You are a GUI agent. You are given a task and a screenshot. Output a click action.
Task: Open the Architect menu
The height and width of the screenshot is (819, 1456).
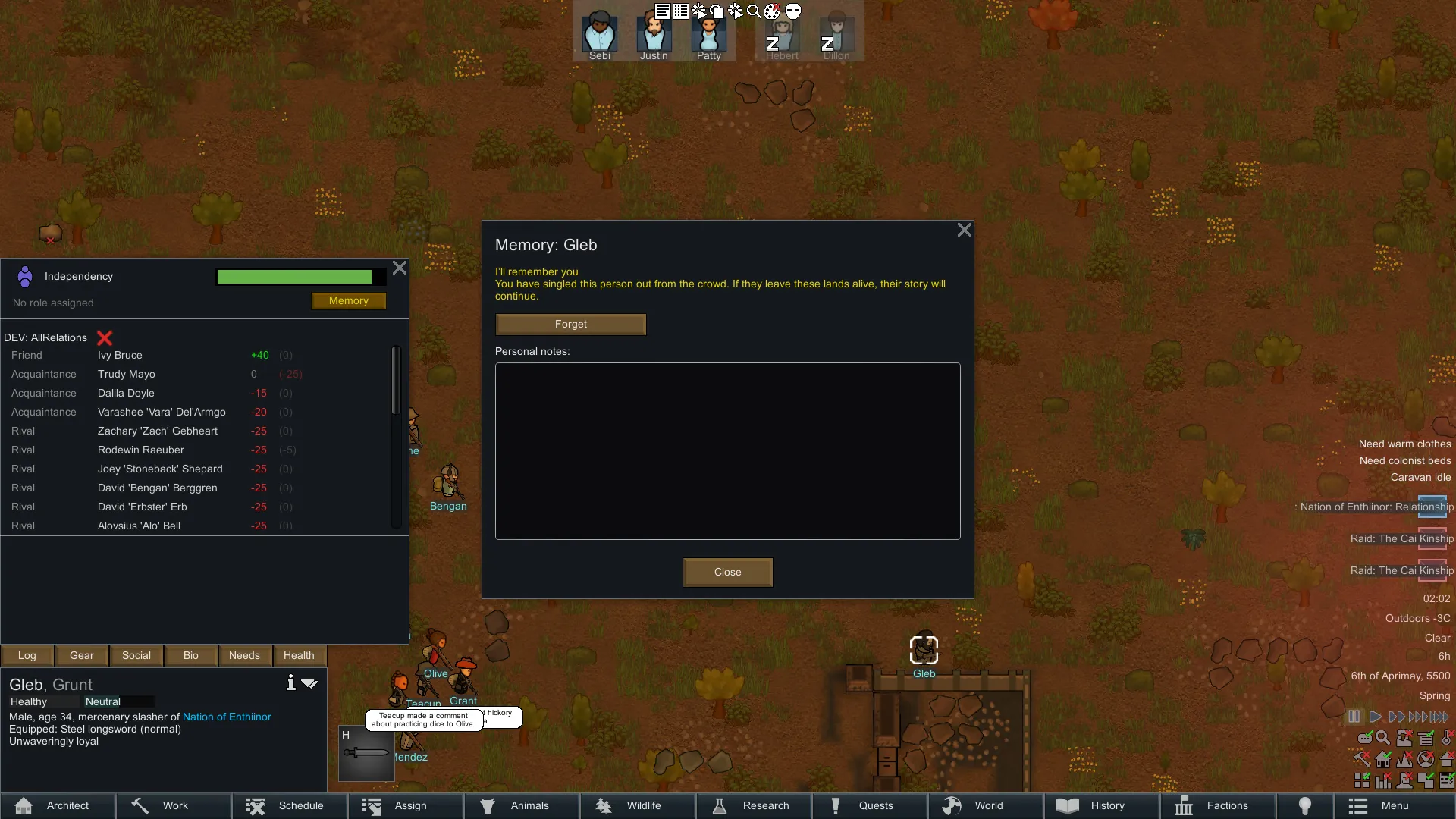click(x=58, y=805)
